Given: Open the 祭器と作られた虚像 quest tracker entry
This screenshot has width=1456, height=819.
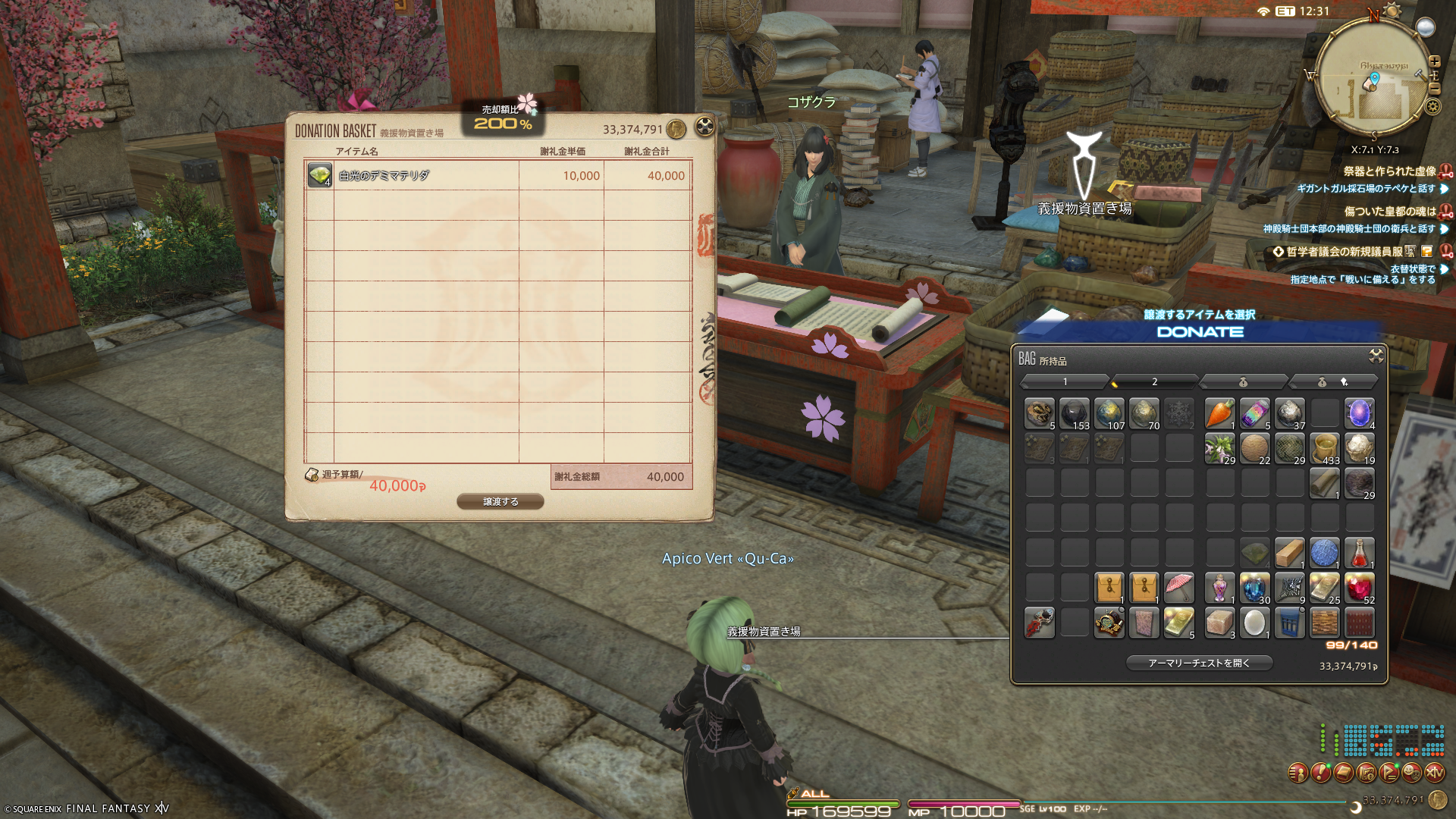Looking at the screenshot, I should click(1389, 171).
